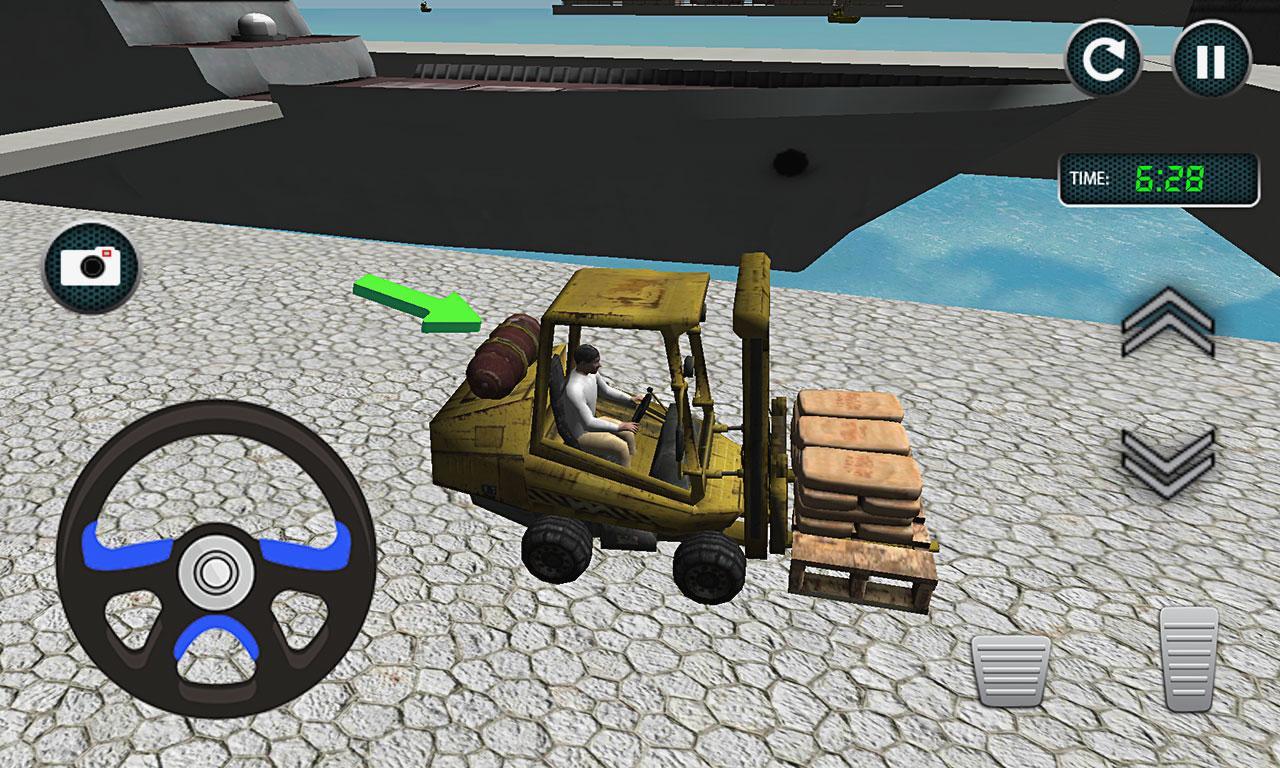
Task: Click the forklift driver character
Action: tap(595, 400)
